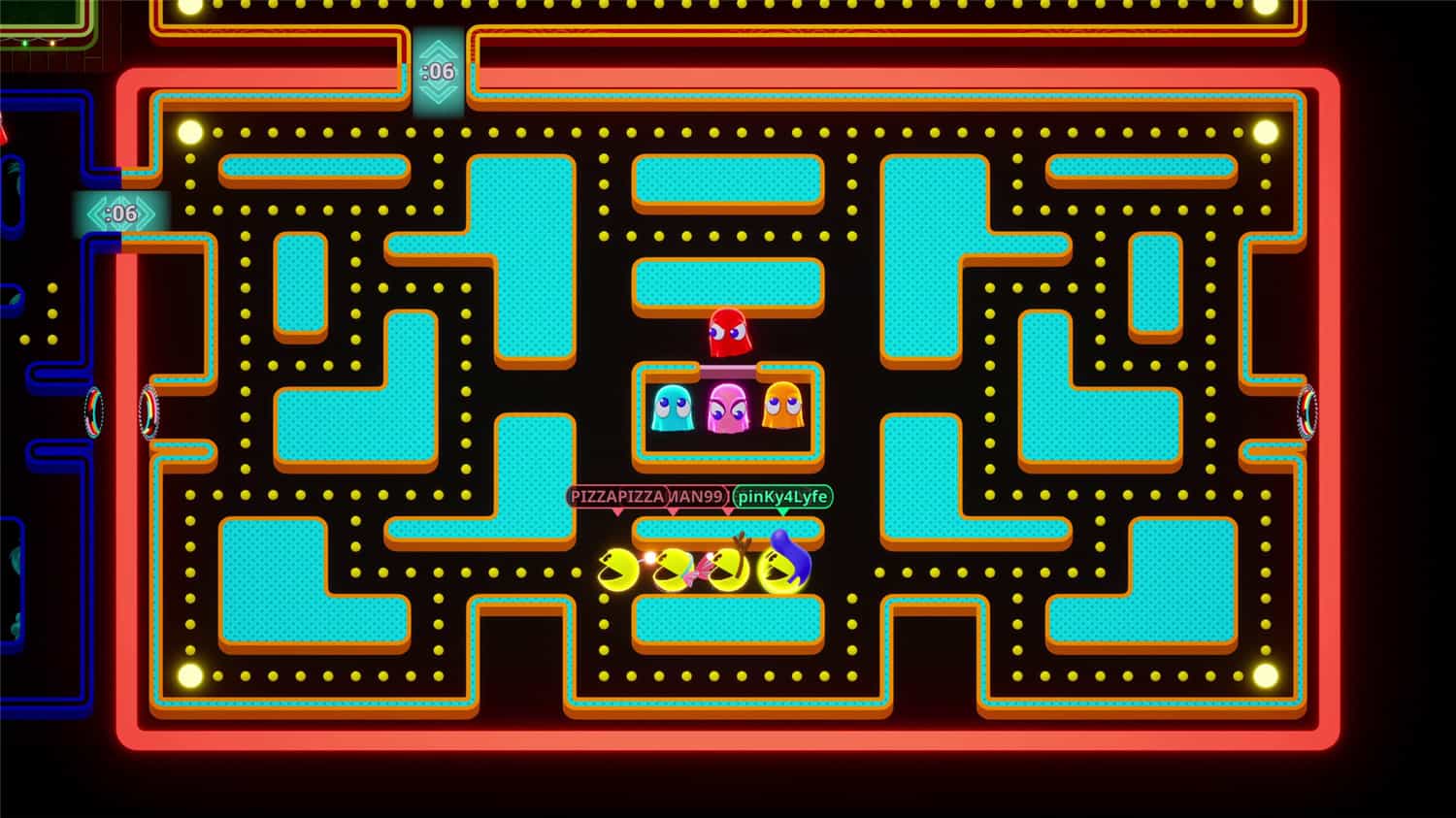The width and height of the screenshot is (1456, 818).
Task: Click the MAN99 name label
Action: [697, 497]
